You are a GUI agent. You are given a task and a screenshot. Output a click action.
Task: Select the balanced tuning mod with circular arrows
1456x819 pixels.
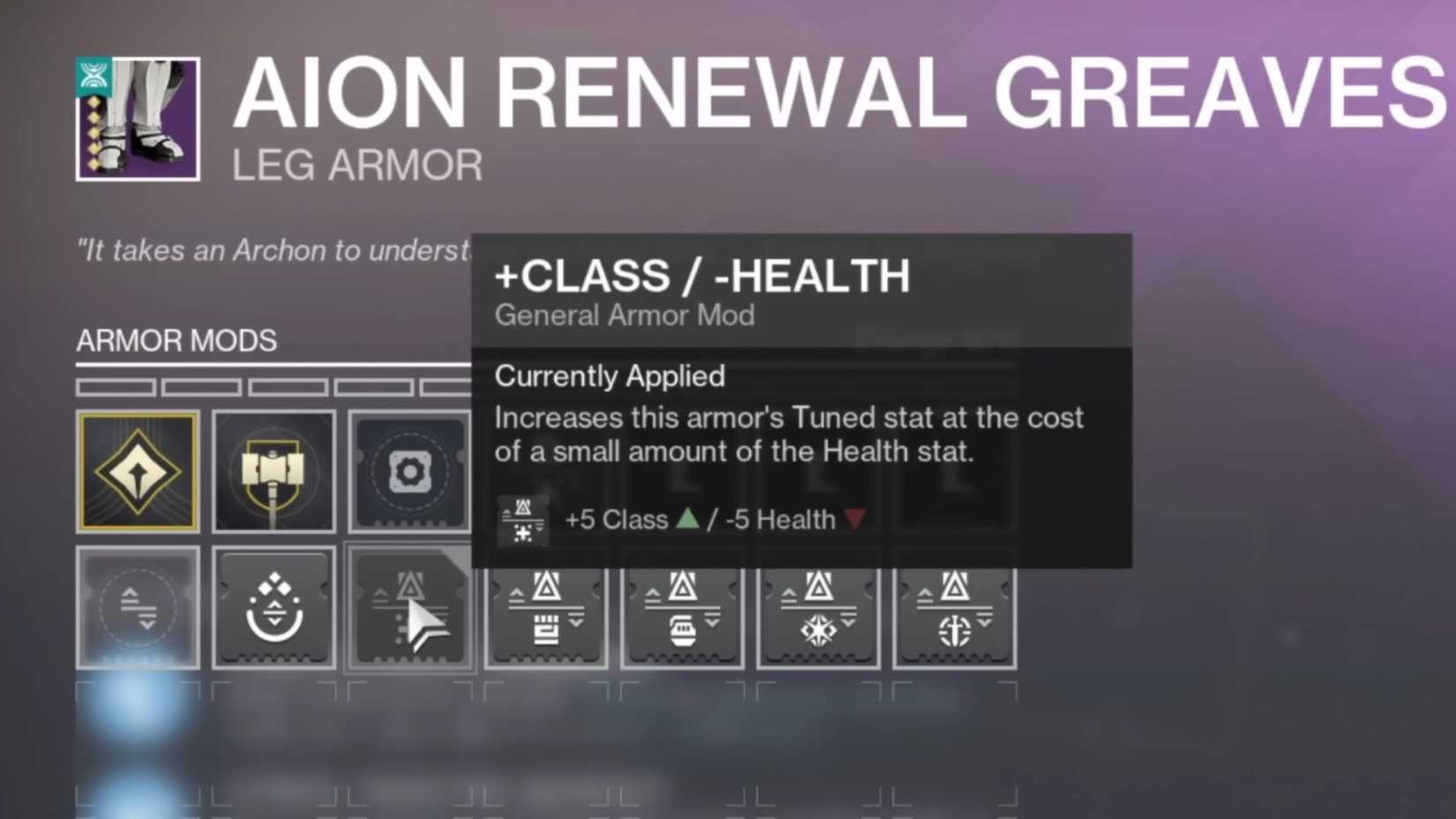pos(138,607)
